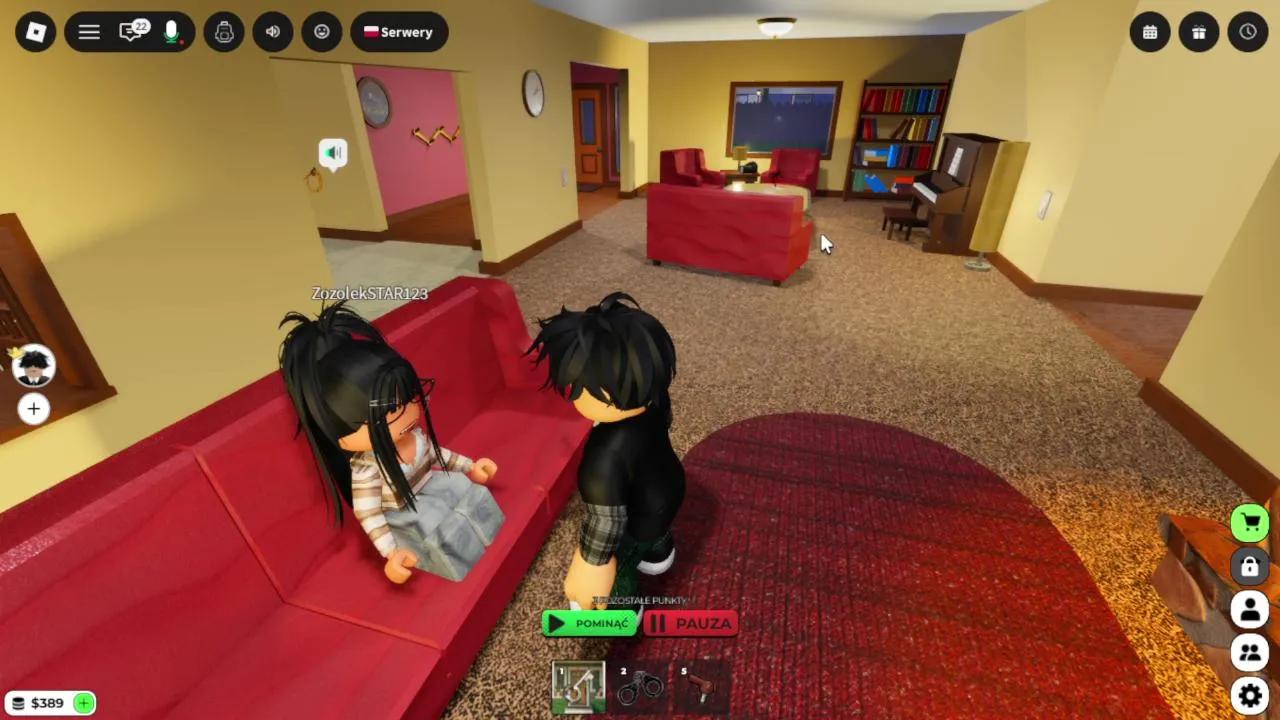Open the Roblox menu icon top-left
This screenshot has width=1280, height=720.
(35, 31)
